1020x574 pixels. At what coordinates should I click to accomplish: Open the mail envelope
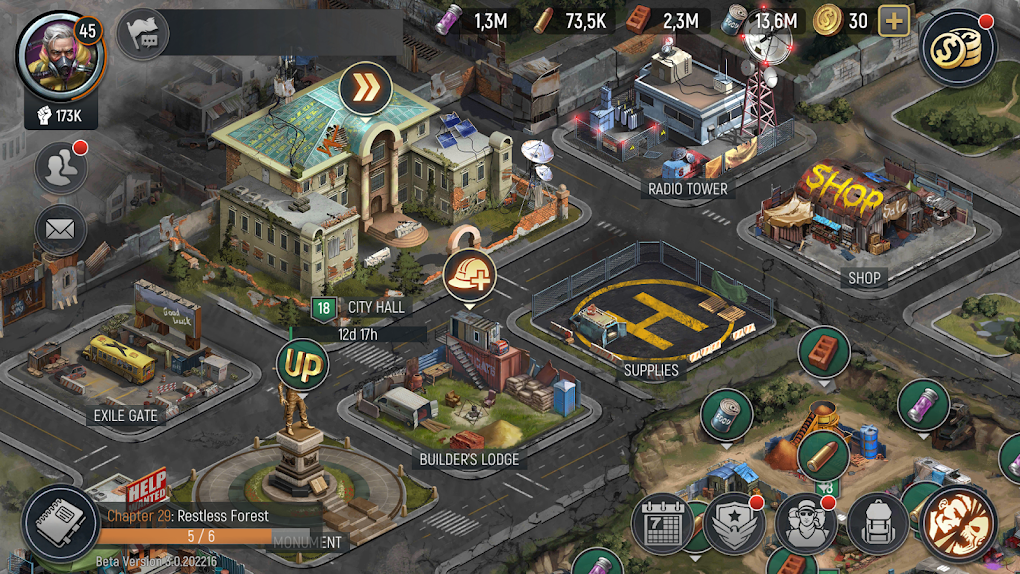pos(60,228)
